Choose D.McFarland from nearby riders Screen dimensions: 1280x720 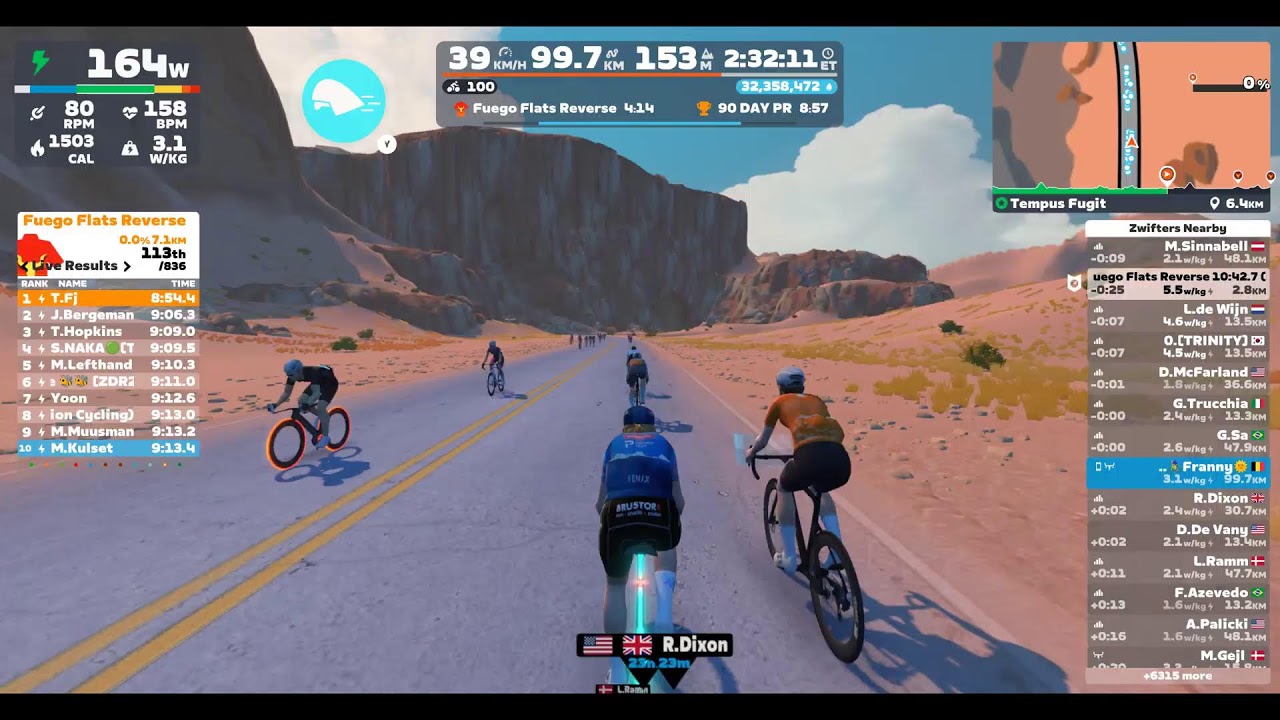click(x=1177, y=378)
